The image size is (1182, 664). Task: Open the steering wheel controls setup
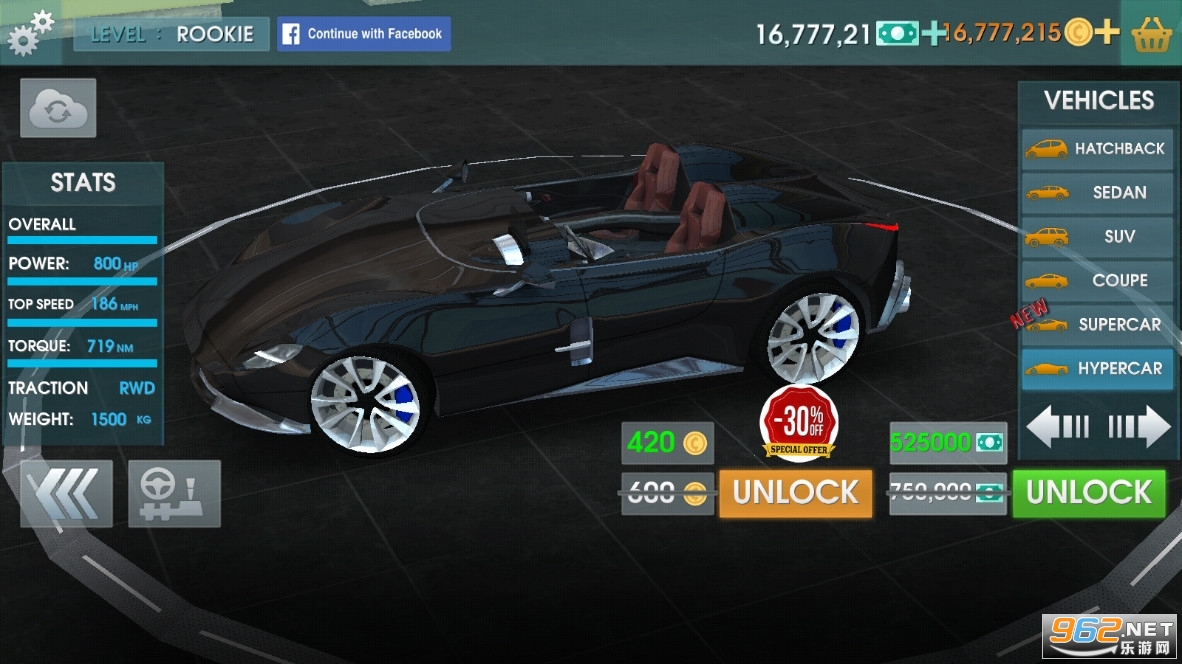click(174, 493)
